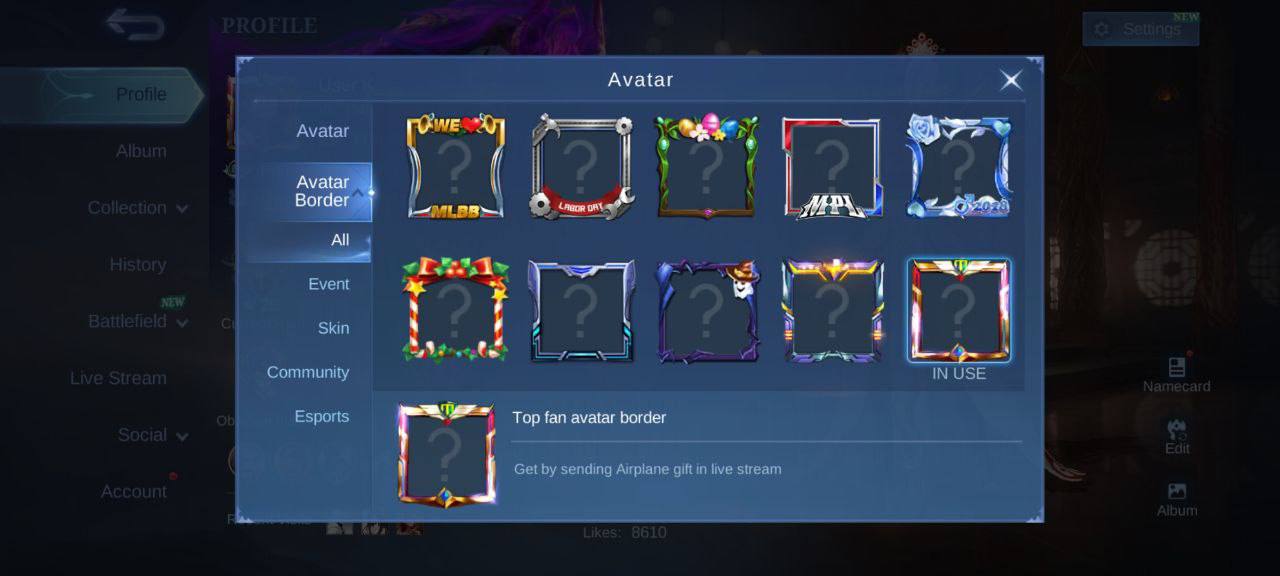Select the blue rose 2020 border
Screen dimensions: 1280x576
pyautogui.click(x=958, y=167)
